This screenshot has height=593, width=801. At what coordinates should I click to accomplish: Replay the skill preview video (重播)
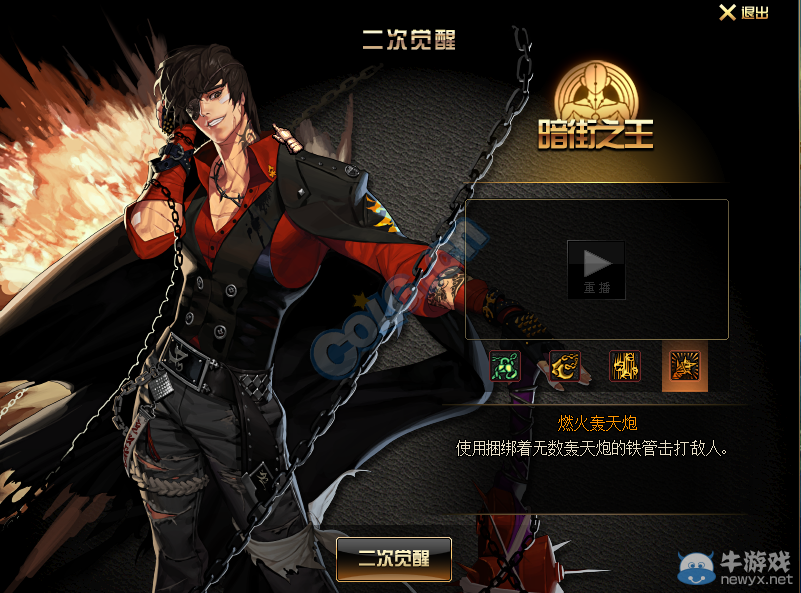(596, 269)
